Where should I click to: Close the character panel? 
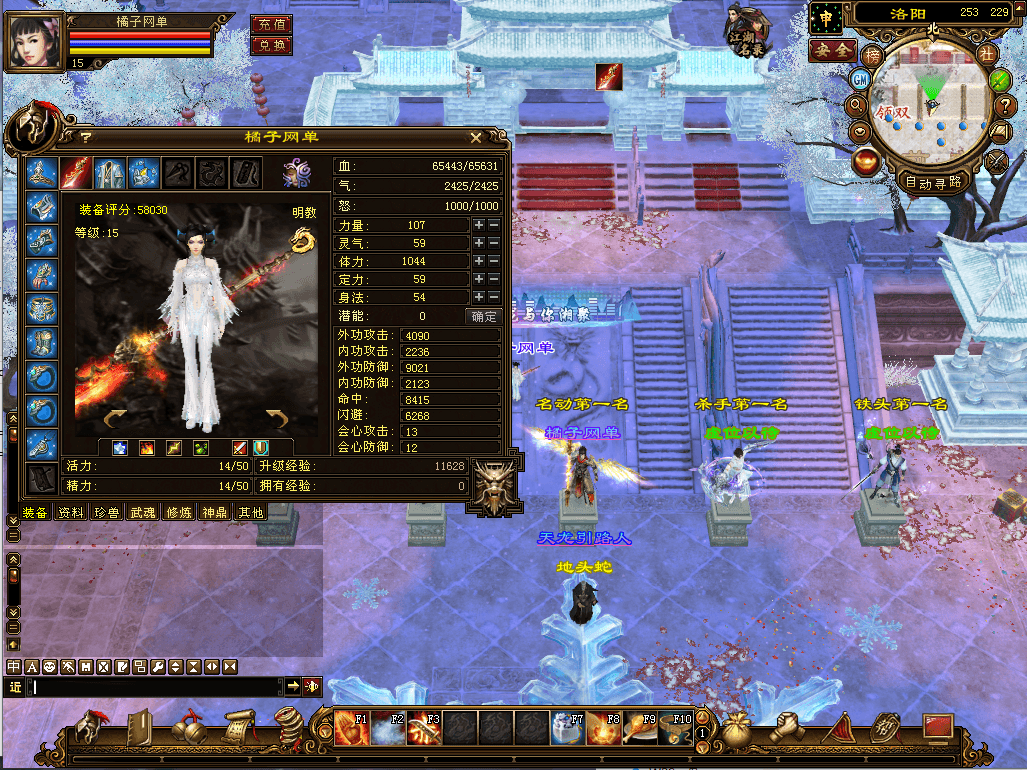[476, 138]
